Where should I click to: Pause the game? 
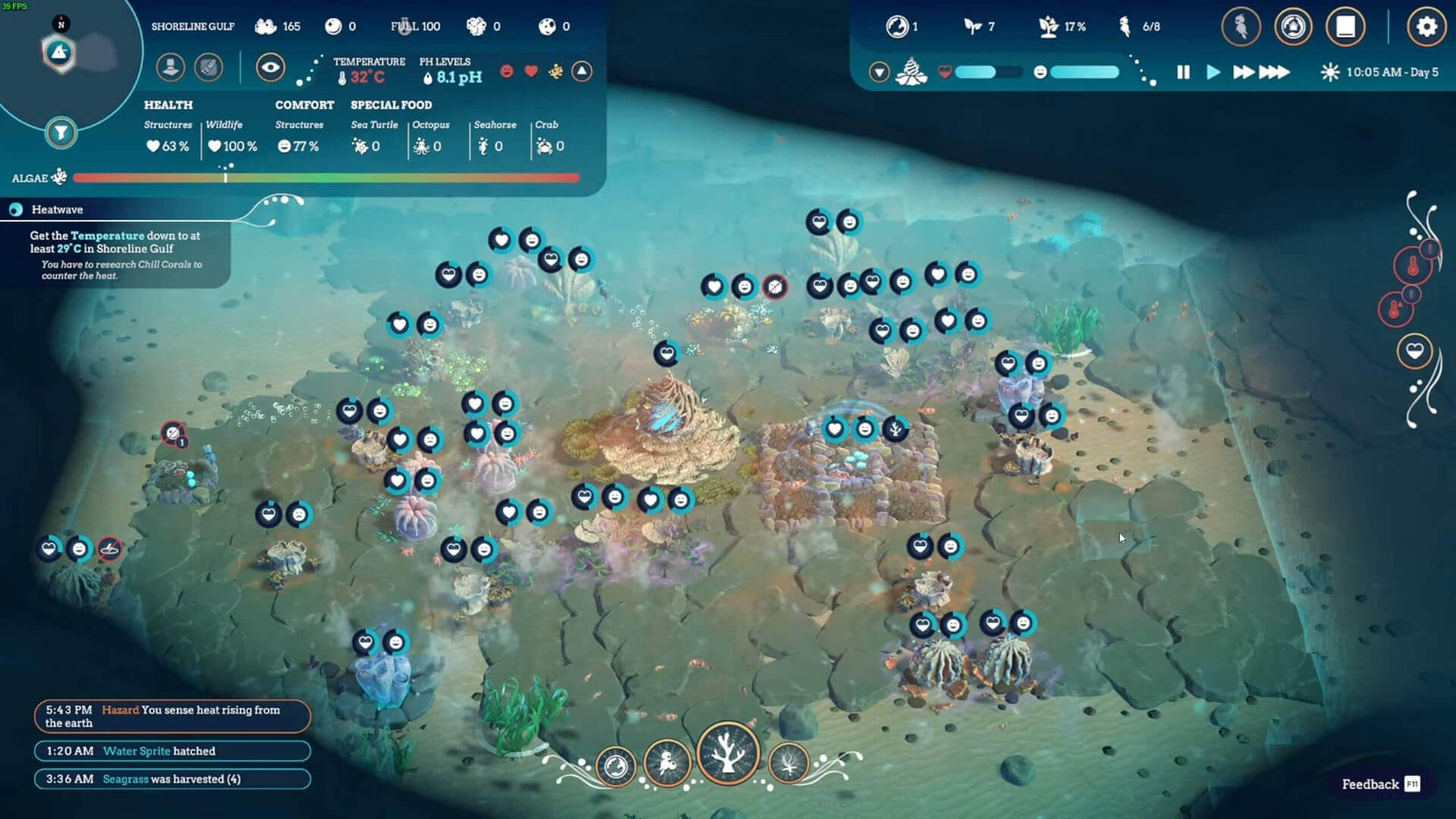tap(1183, 72)
